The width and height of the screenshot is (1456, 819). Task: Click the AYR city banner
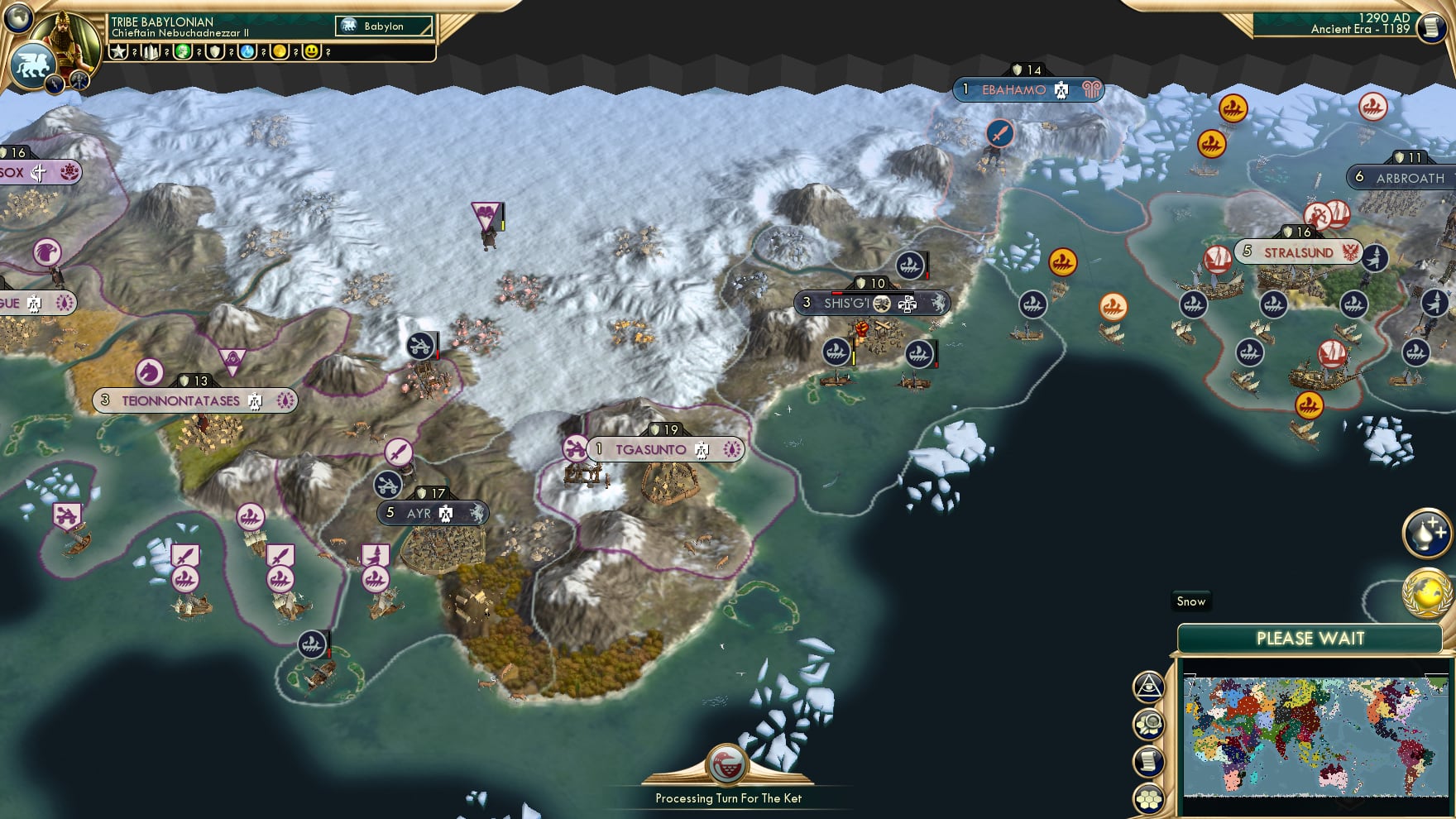click(x=430, y=512)
